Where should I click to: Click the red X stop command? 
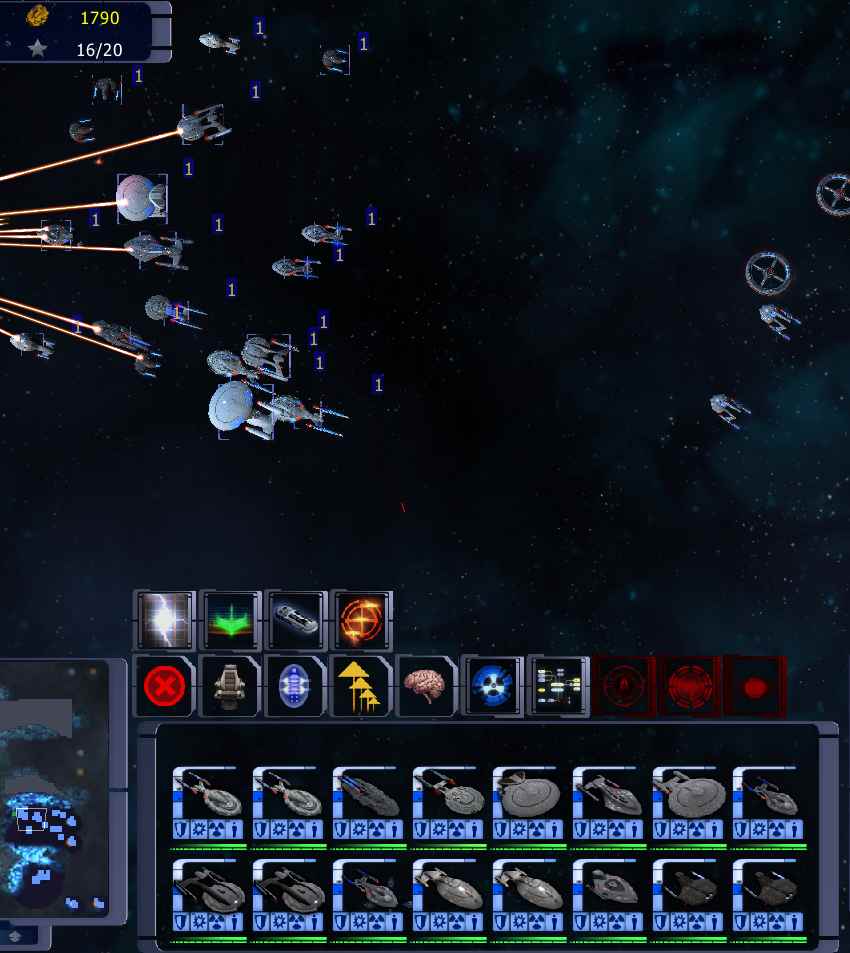pyautogui.click(x=165, y=686)
